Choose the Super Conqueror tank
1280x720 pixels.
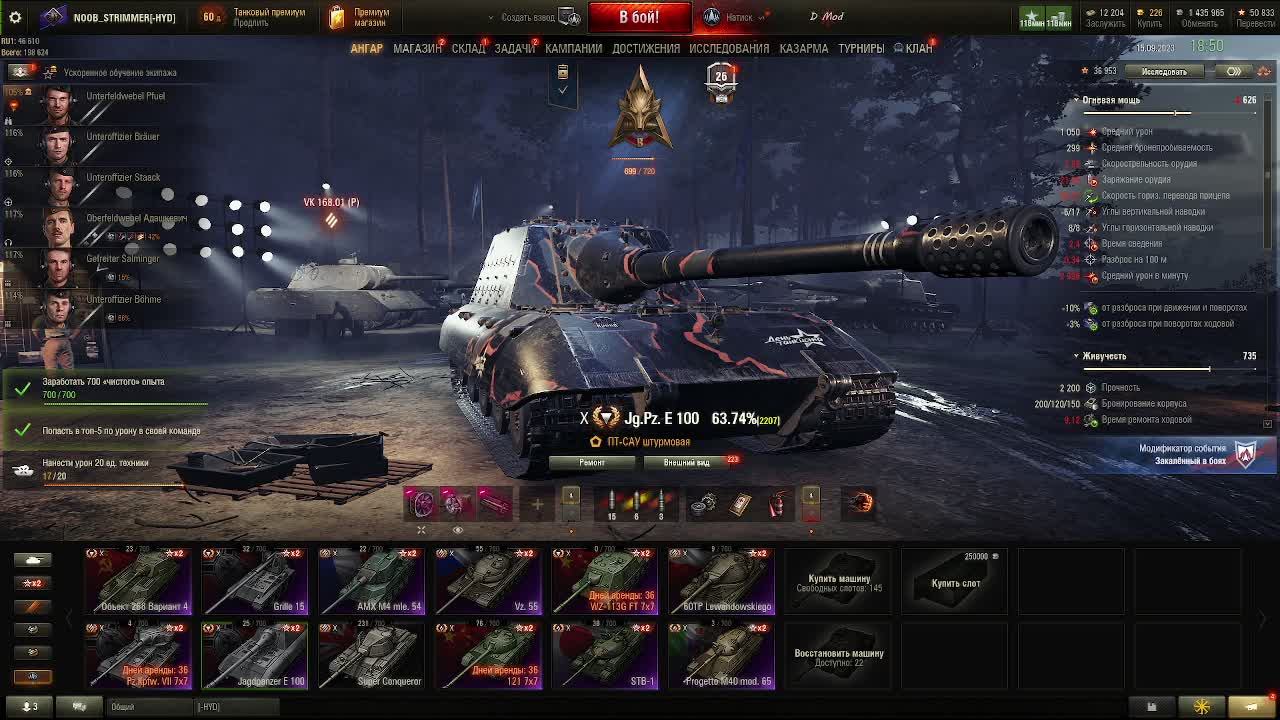371,656
